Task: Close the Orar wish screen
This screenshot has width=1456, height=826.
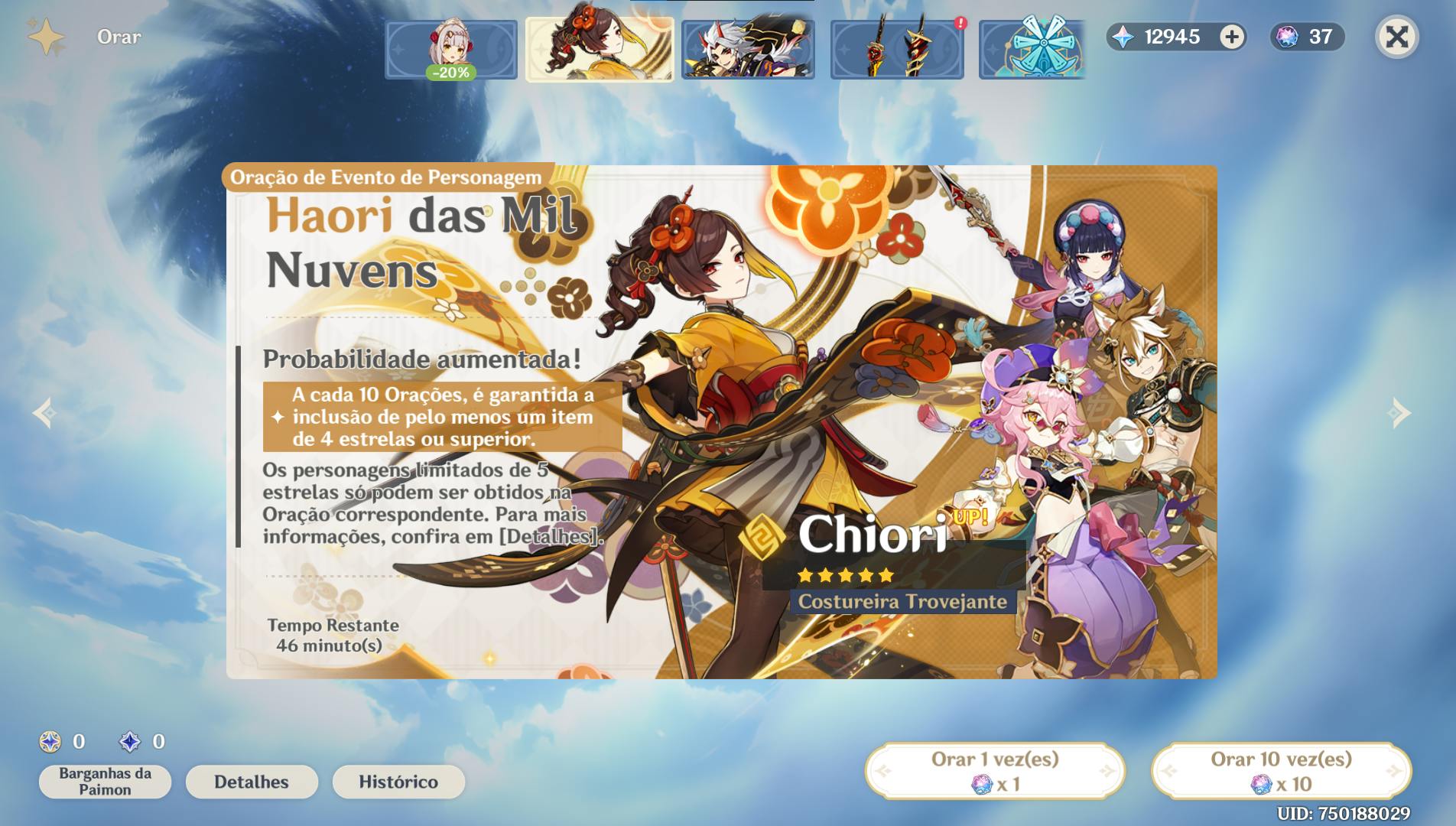Action: [1396, 37]
